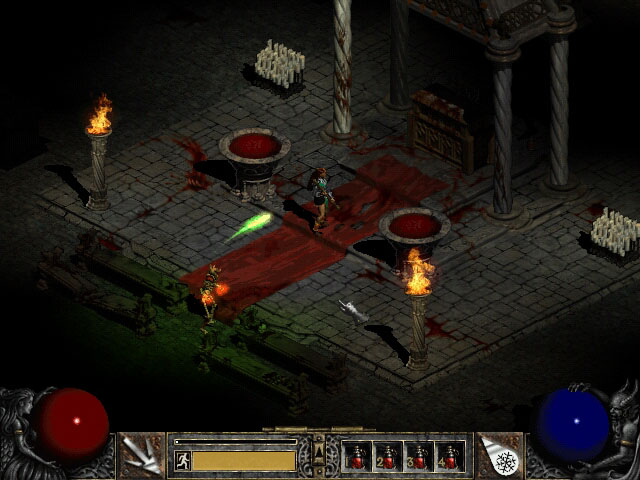Toggle the run/walk button

[x=182, y=460]
